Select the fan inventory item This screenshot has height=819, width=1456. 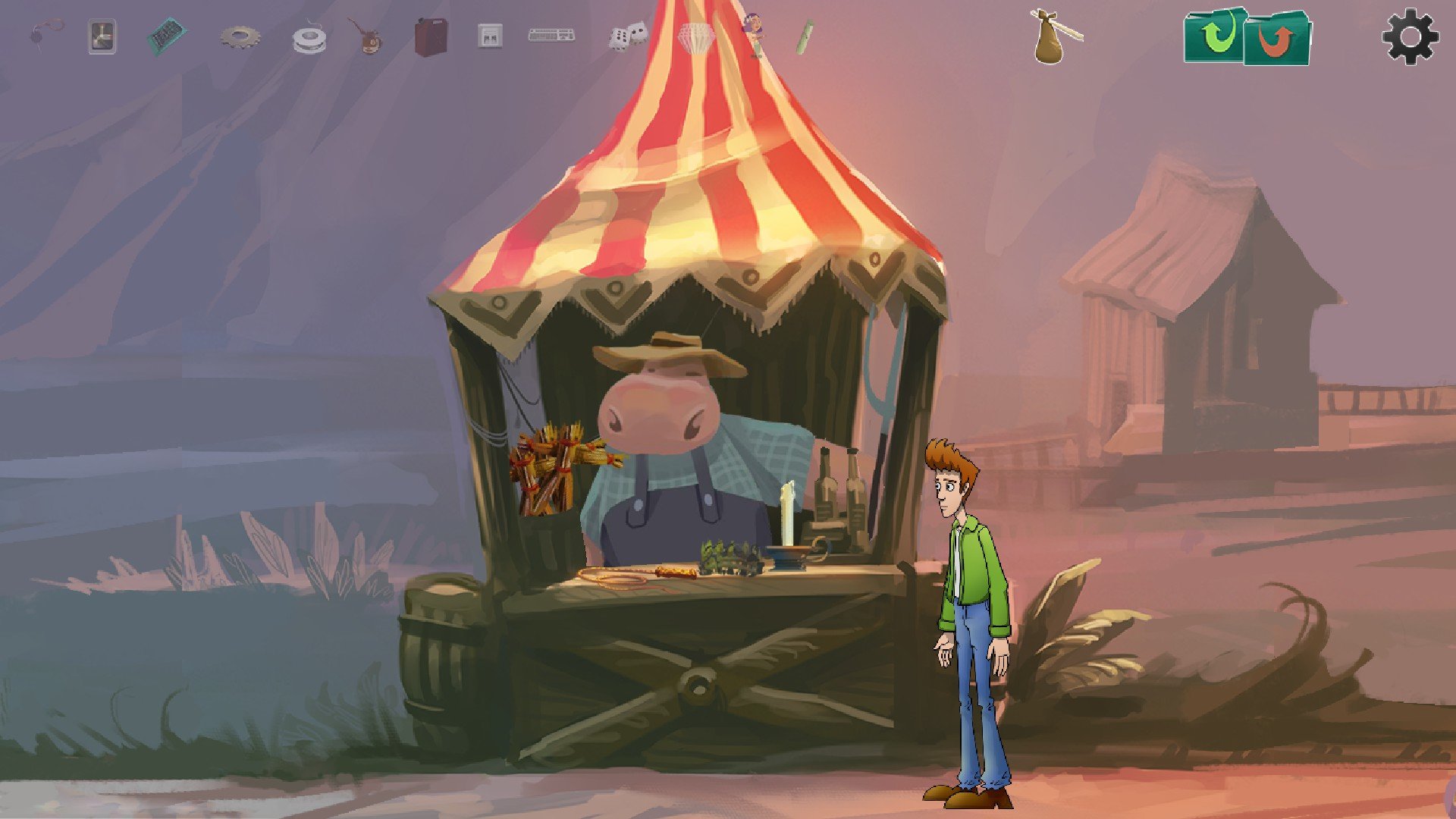pyautogui.click(x=102, y=36)
